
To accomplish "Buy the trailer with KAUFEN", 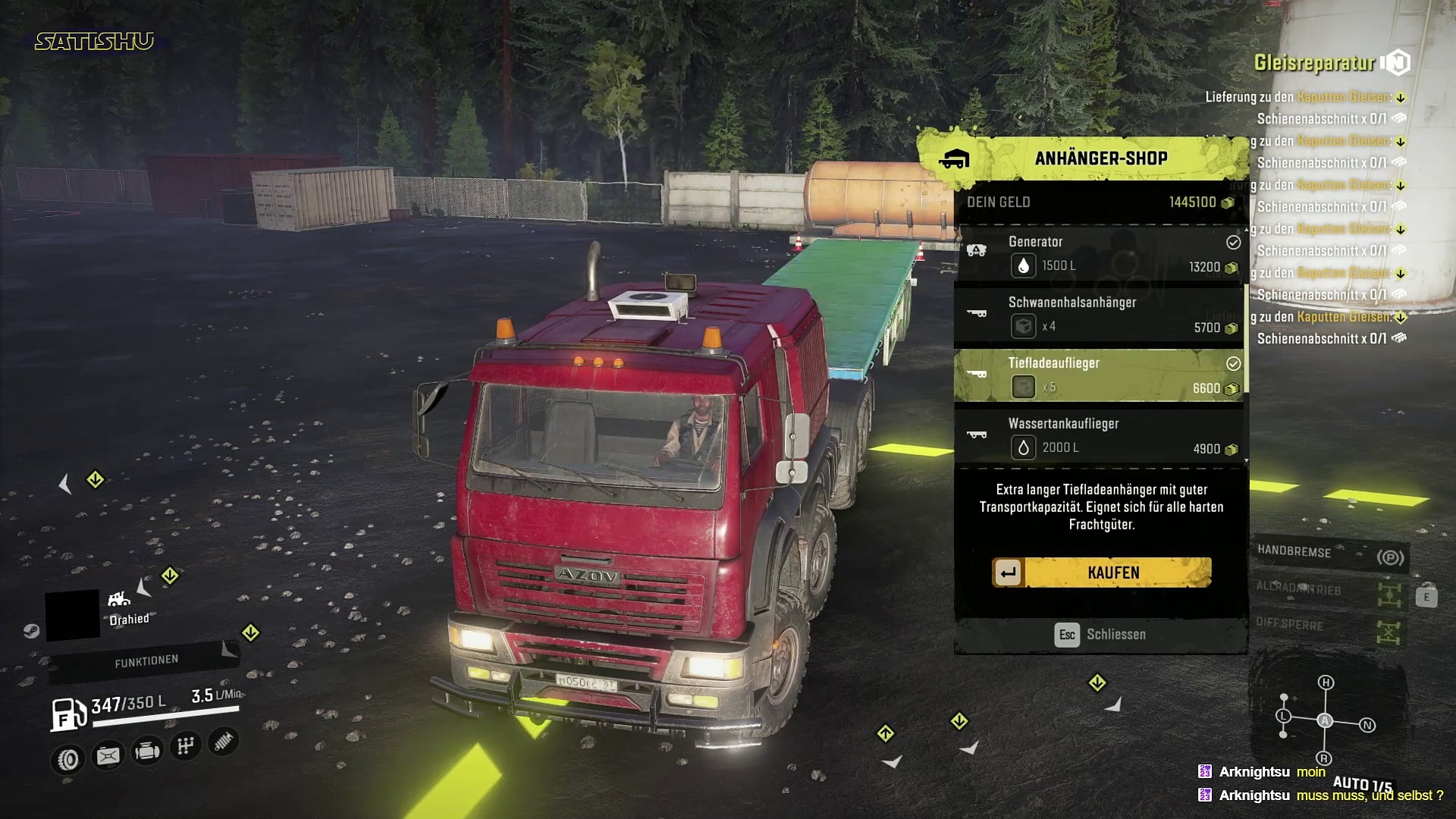I will pyautogui.click(x=1102, y=573).
